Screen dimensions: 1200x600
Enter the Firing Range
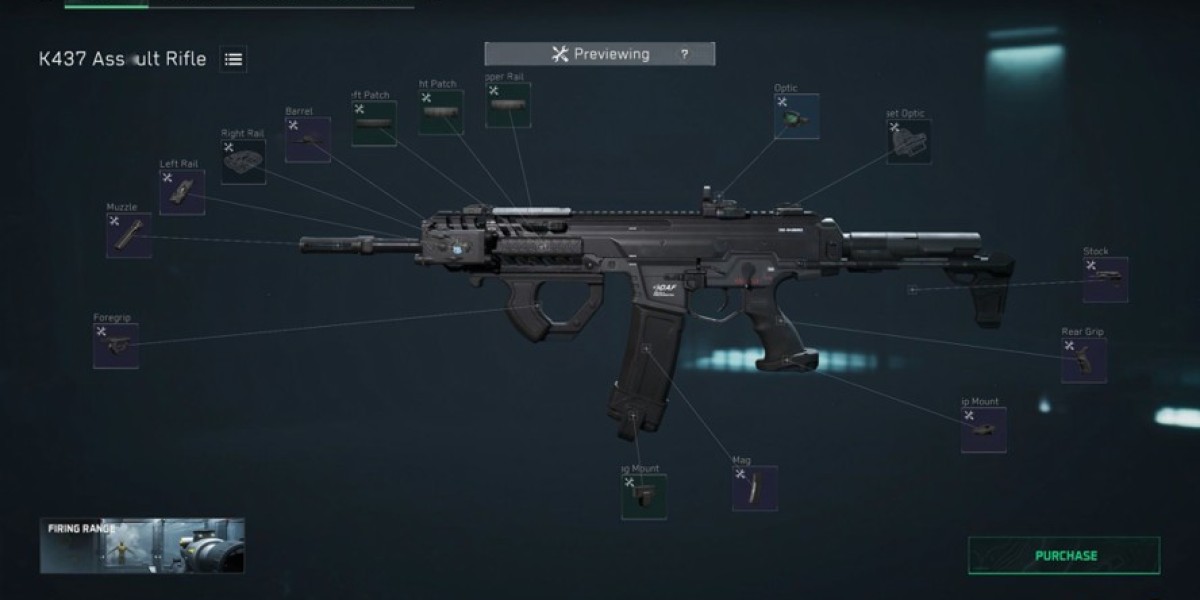click(142, 545)
